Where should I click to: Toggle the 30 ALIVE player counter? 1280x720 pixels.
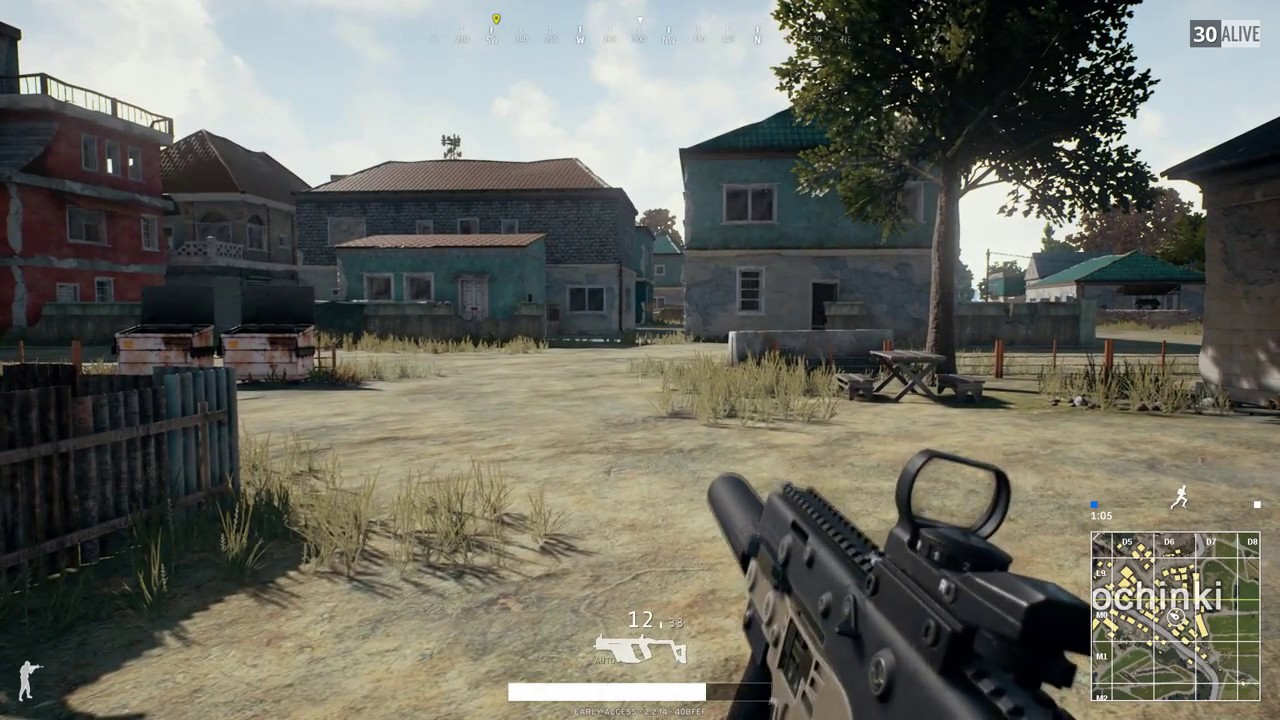(1224, 34)
